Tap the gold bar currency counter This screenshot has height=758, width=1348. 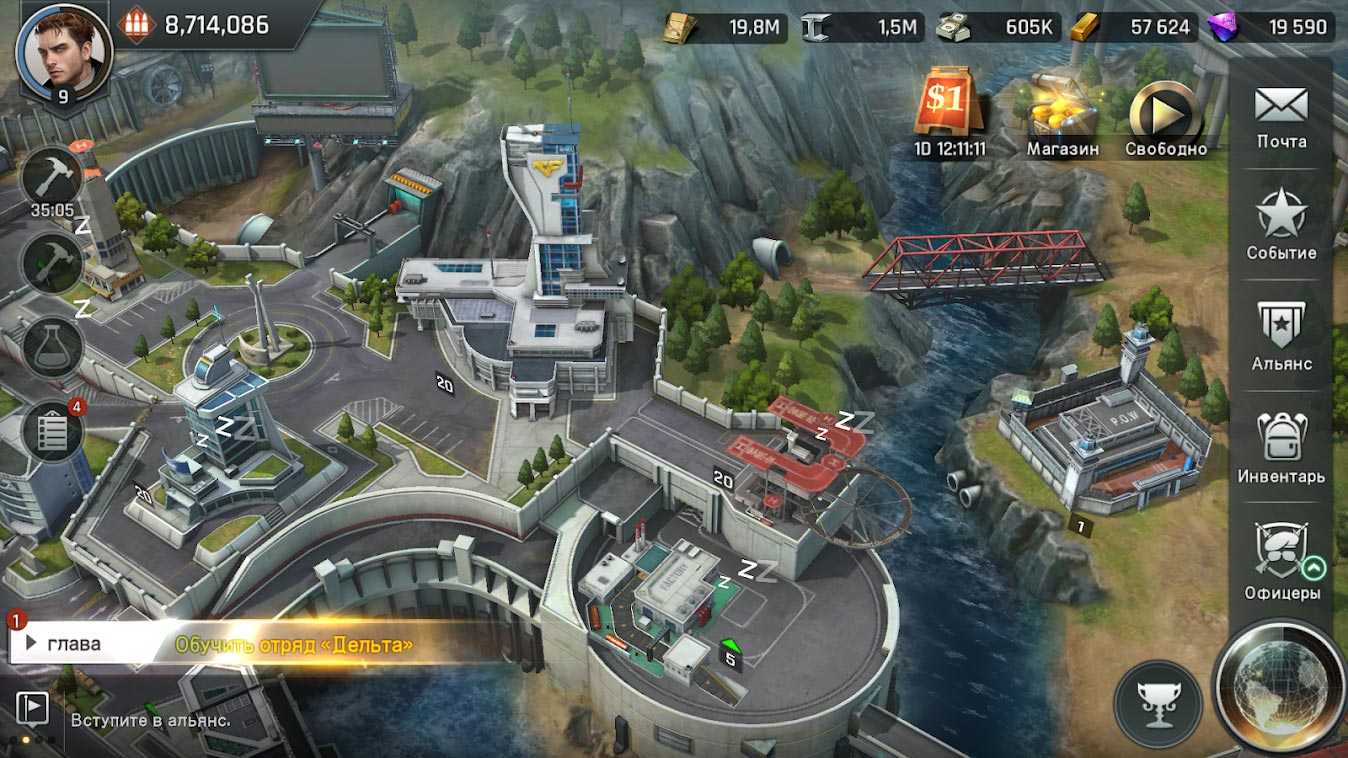tap(1135, 27)
